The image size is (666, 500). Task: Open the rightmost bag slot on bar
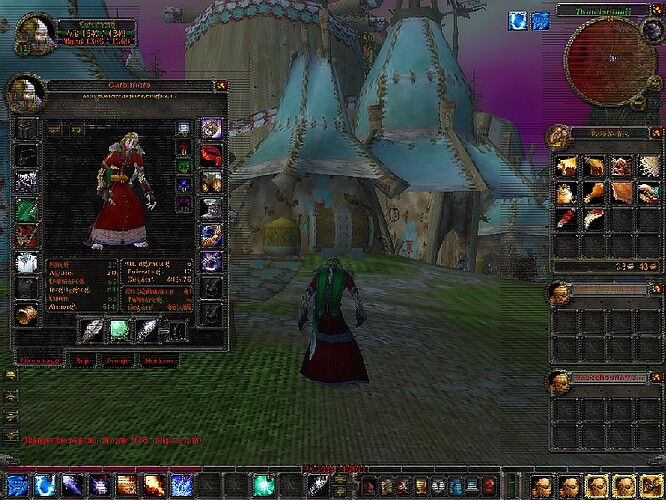[x=652, y=486]
